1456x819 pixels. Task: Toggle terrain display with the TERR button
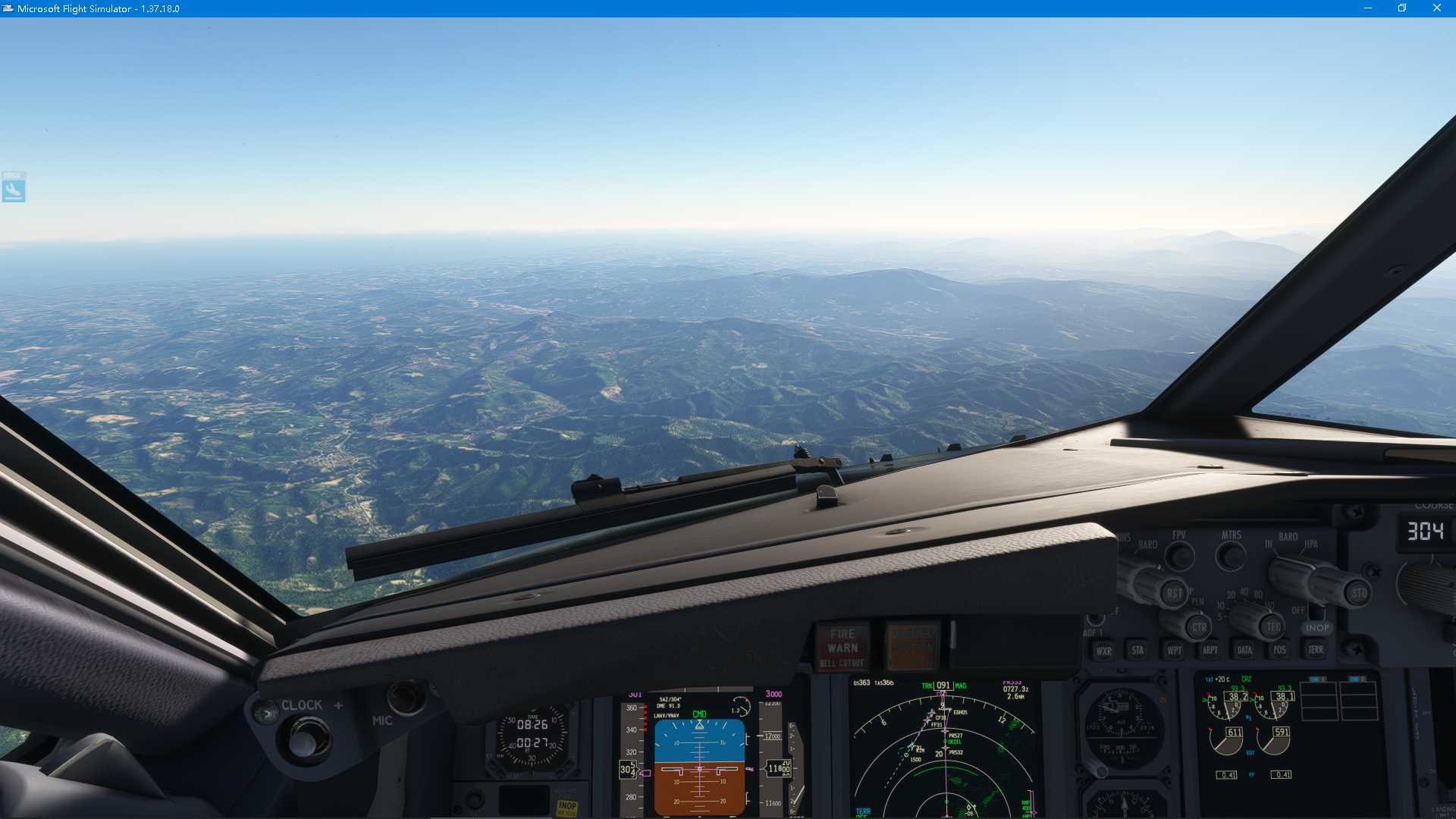1316,650
